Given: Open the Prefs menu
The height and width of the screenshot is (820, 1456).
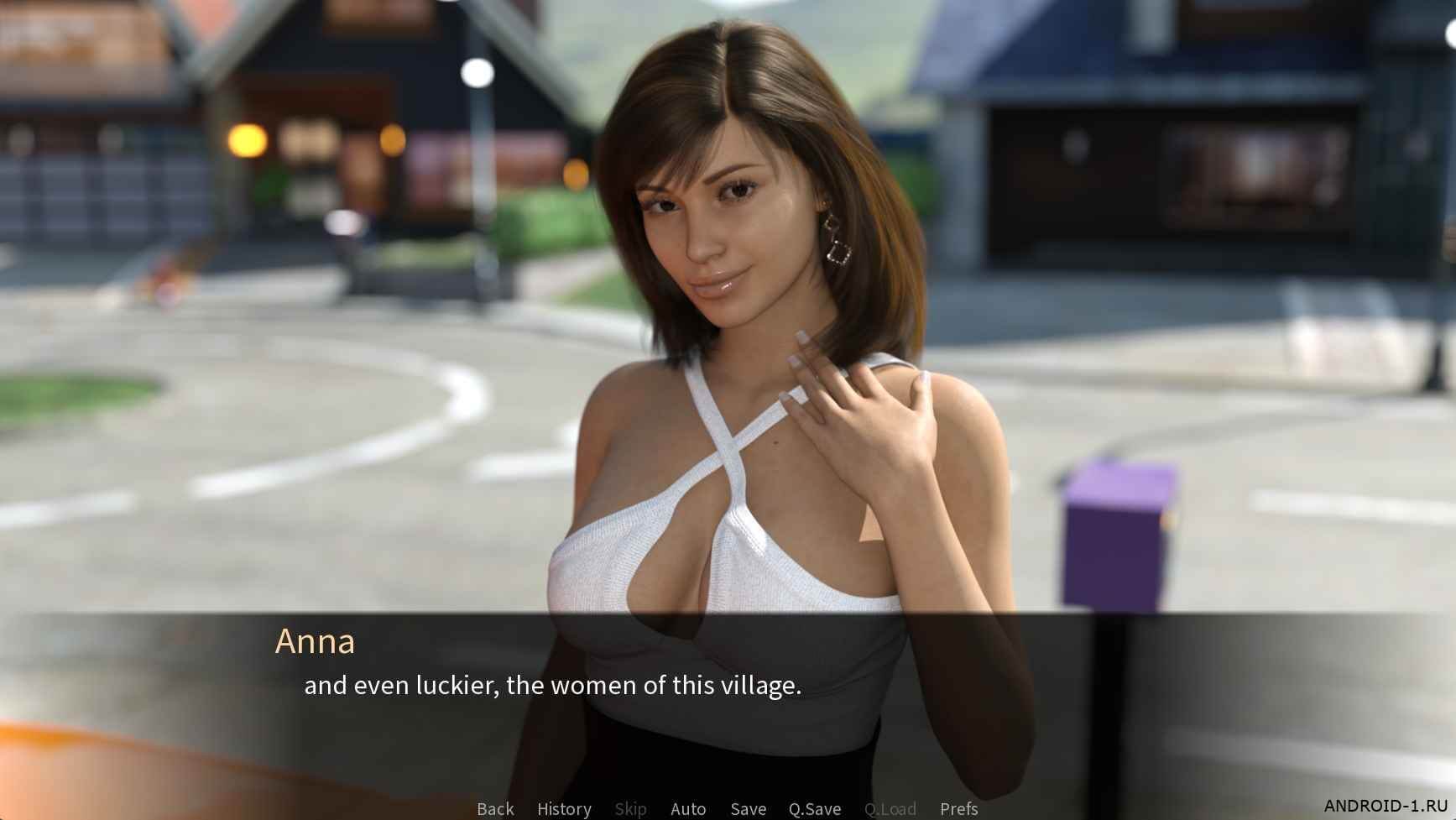Looking at the screenshot, I should 958,808.
